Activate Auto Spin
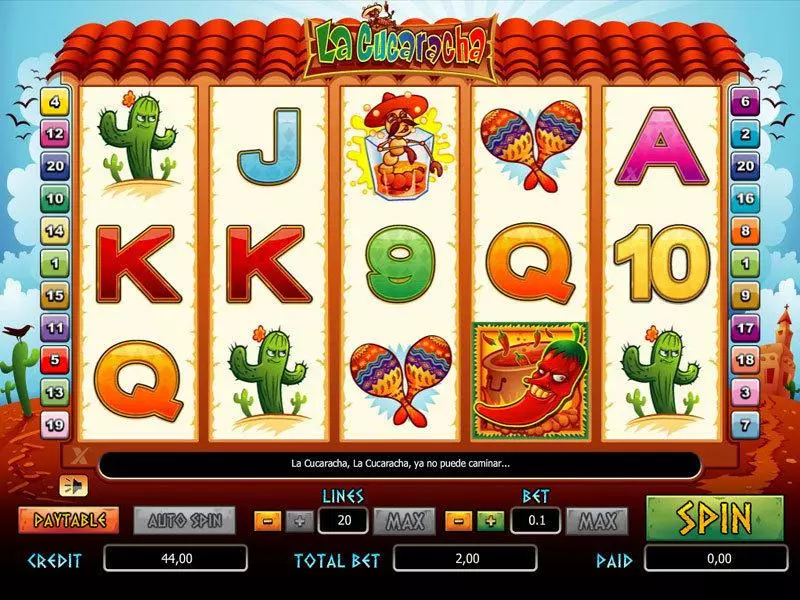The height and width of the screenshot is (600, 800). [184, 520]
